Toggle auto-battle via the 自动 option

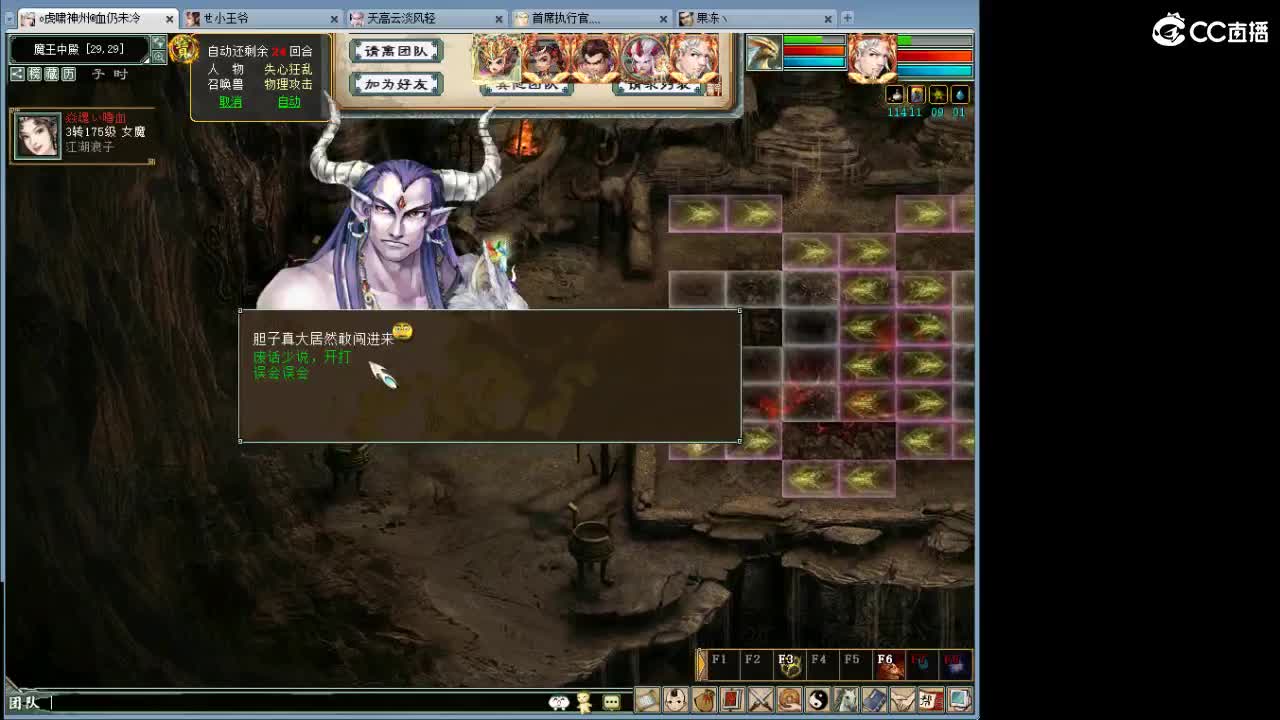(291, 102)
